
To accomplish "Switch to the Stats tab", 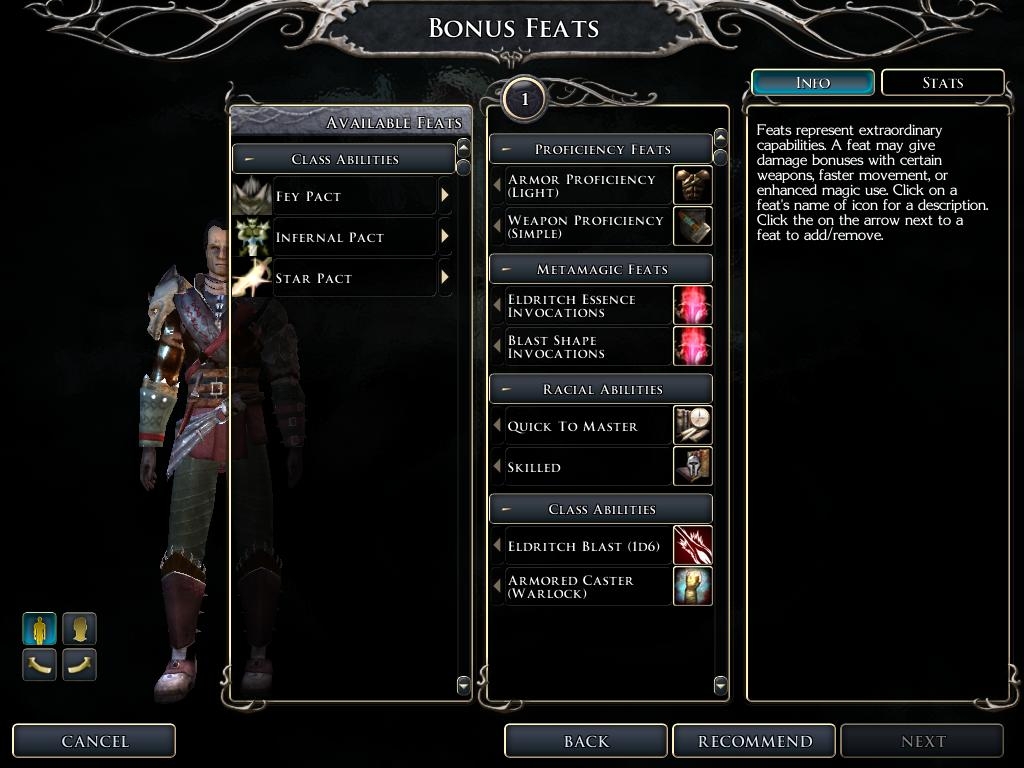I will (942, 82).
